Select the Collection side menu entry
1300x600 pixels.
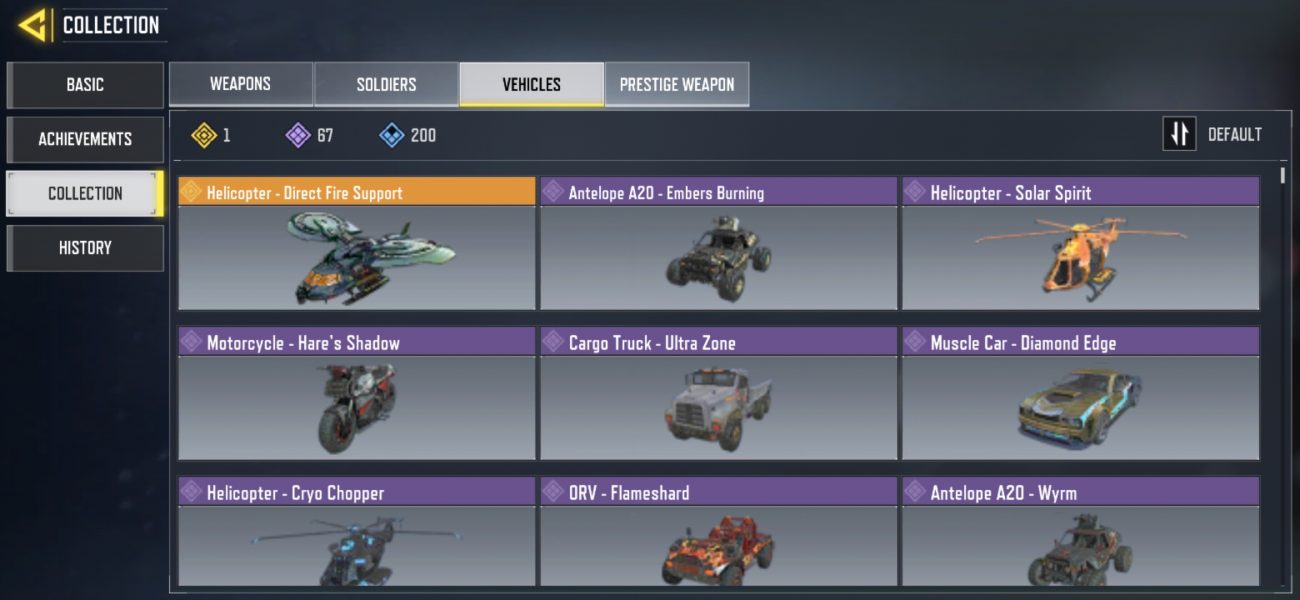click(x=85, y=193)
